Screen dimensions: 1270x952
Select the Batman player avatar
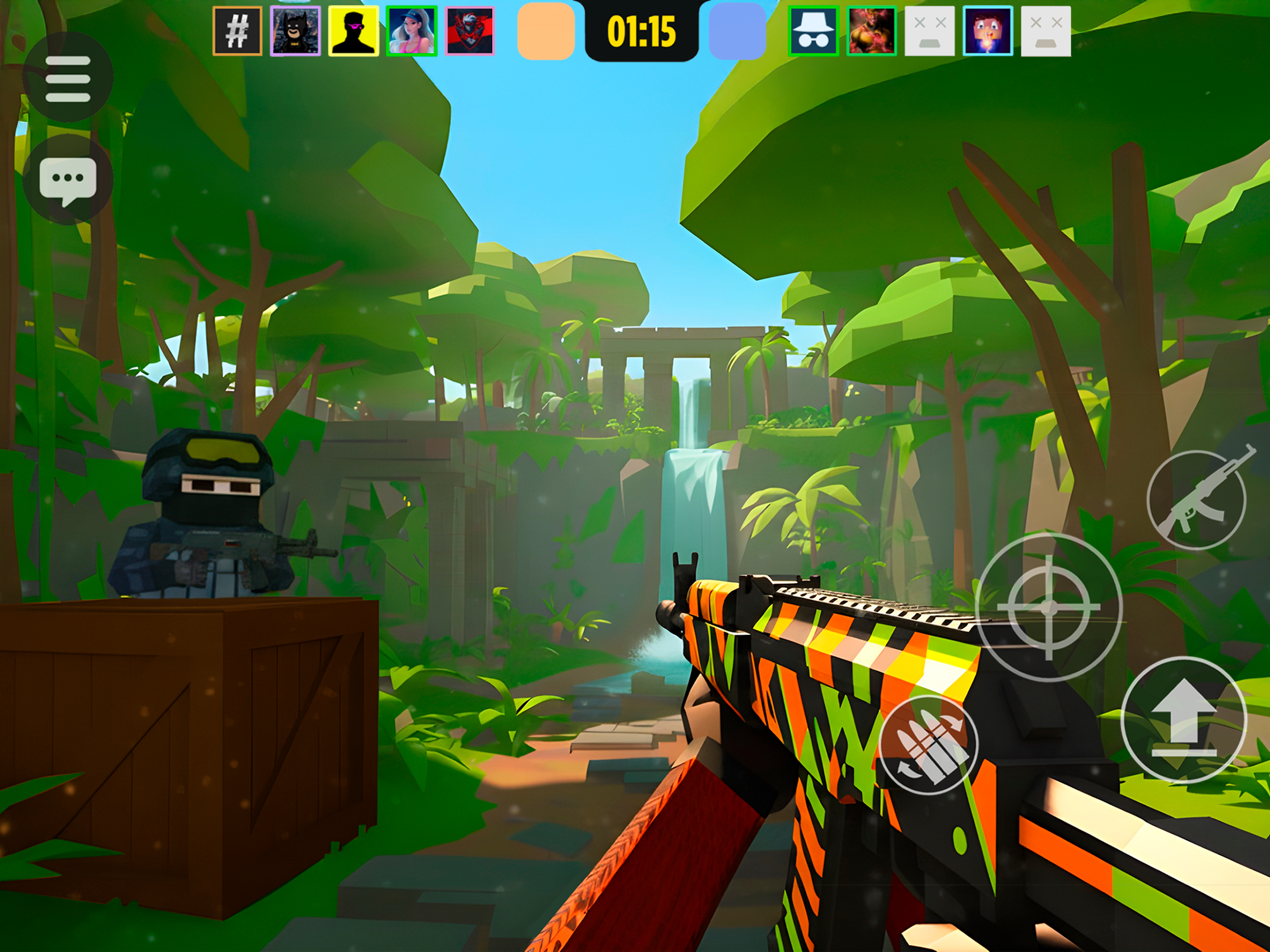[295, 31]
